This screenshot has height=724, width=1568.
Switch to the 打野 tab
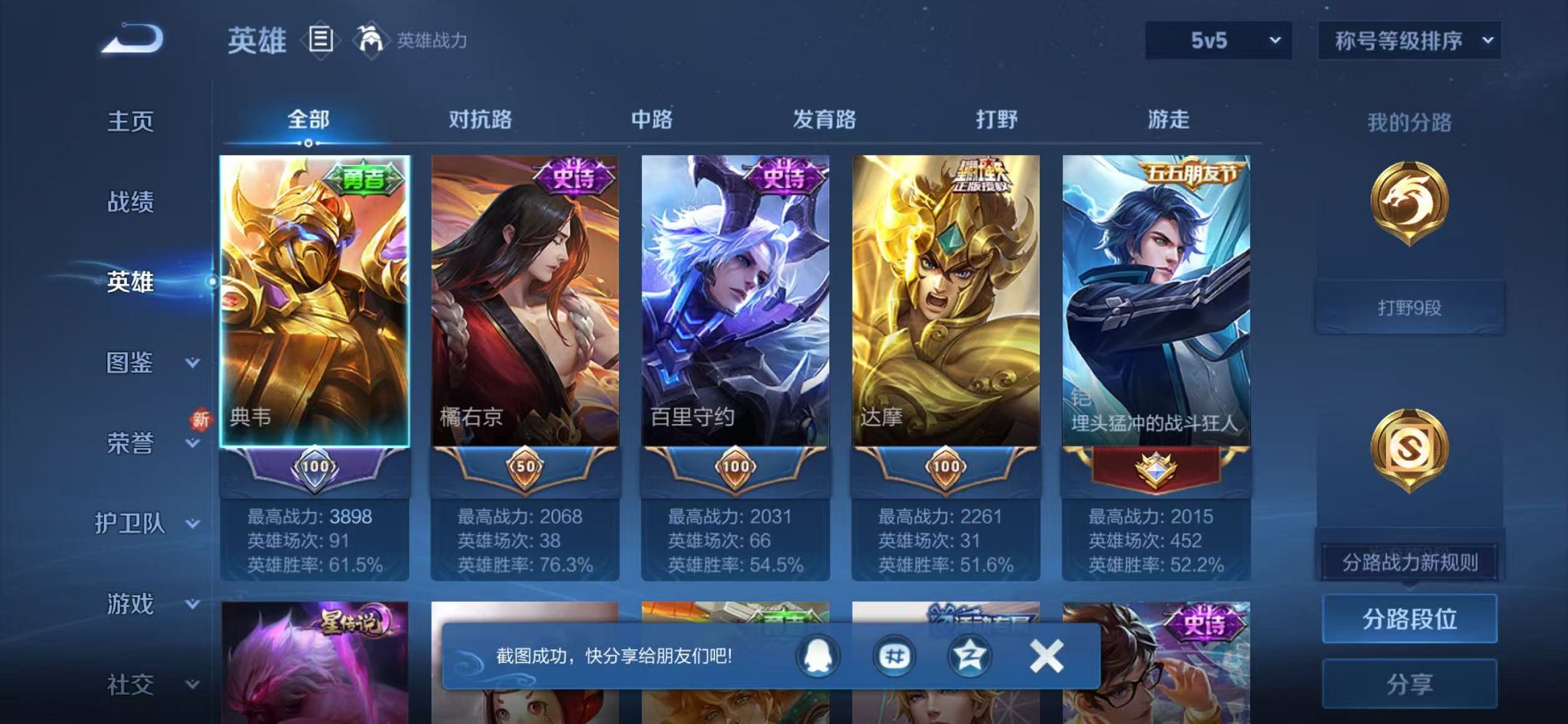1000,121
